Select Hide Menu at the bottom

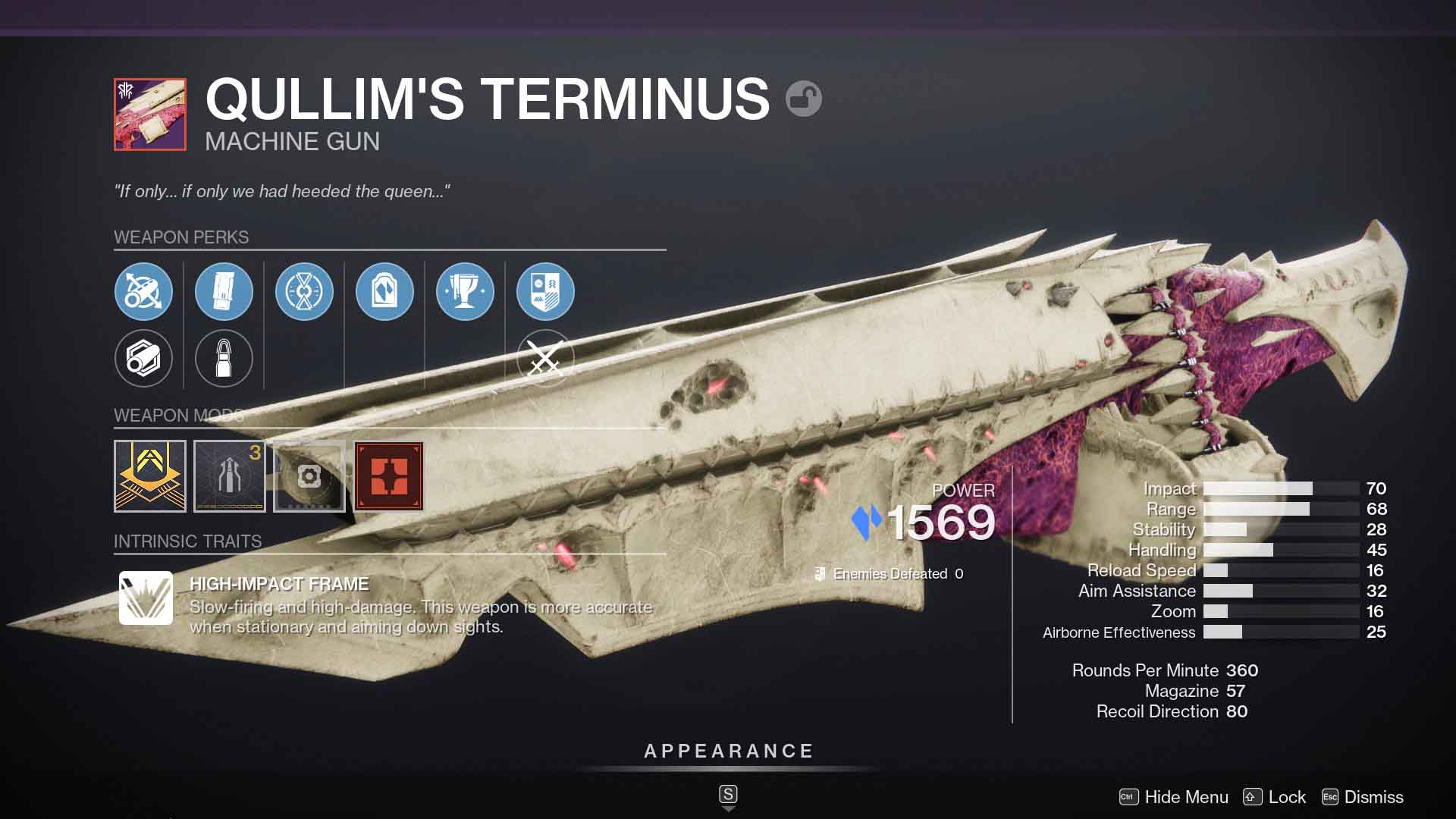pyautogui.click(x=1186, y=797)
